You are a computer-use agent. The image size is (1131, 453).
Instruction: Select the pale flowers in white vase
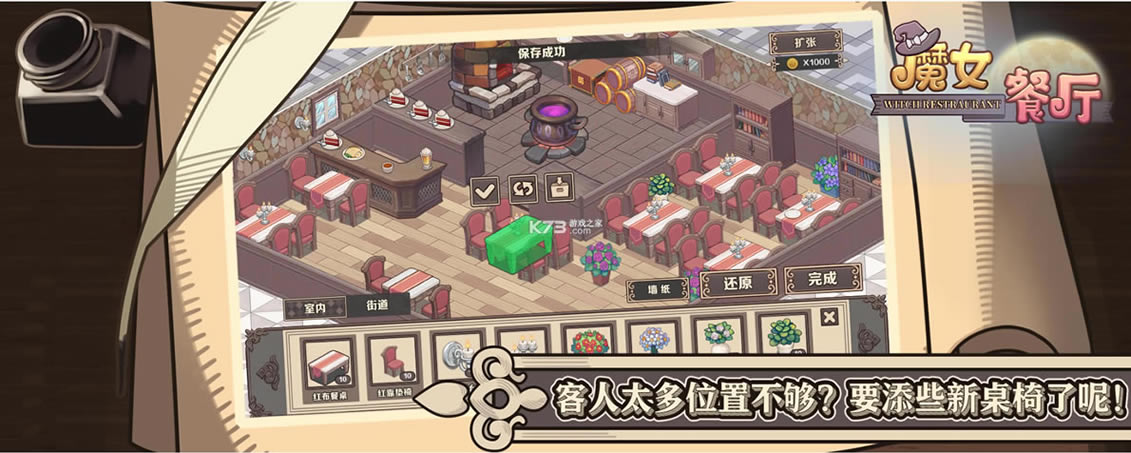[x=719, y=336]
